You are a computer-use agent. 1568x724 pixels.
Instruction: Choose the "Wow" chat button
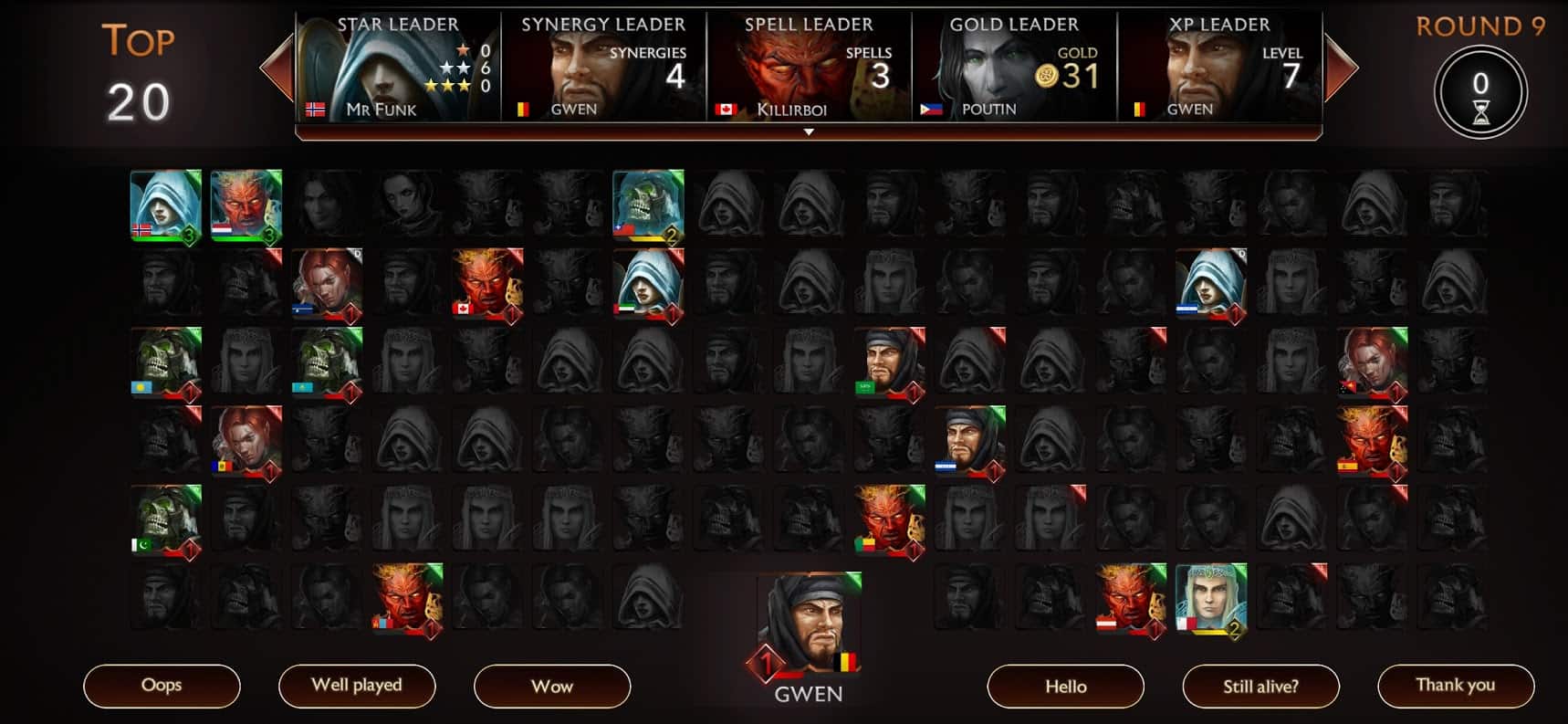[552, 686]
